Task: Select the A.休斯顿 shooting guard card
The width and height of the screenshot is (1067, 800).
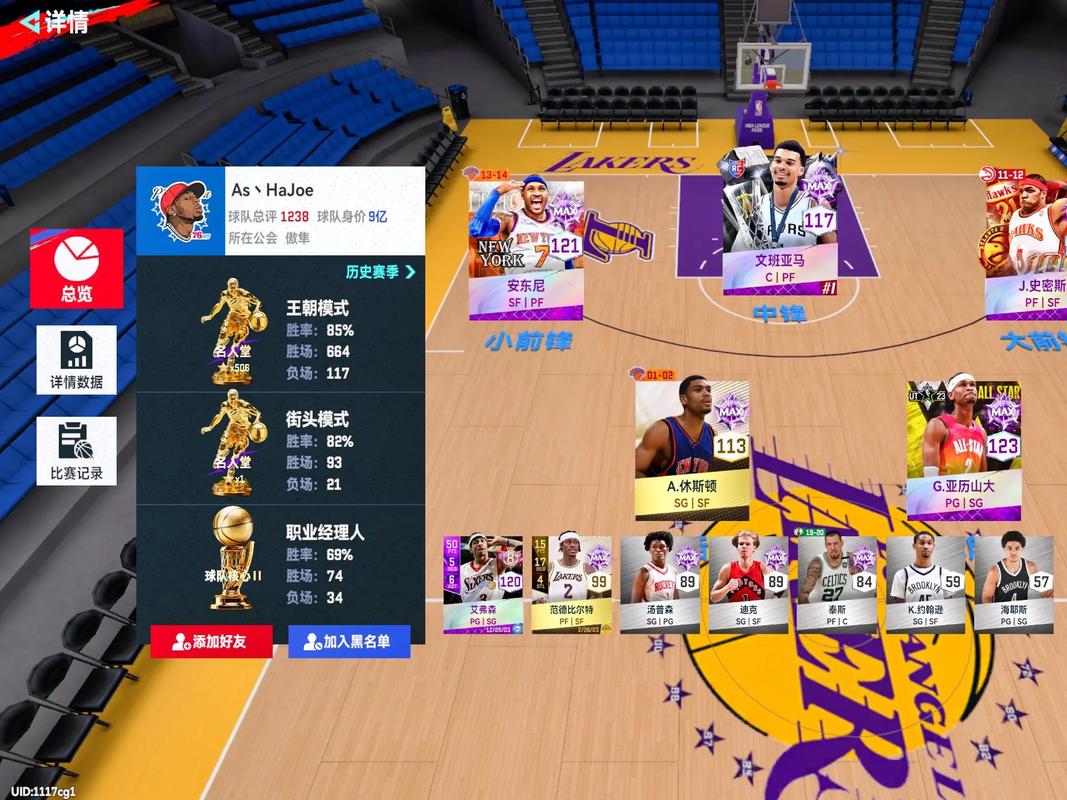Action: point(692,442)
